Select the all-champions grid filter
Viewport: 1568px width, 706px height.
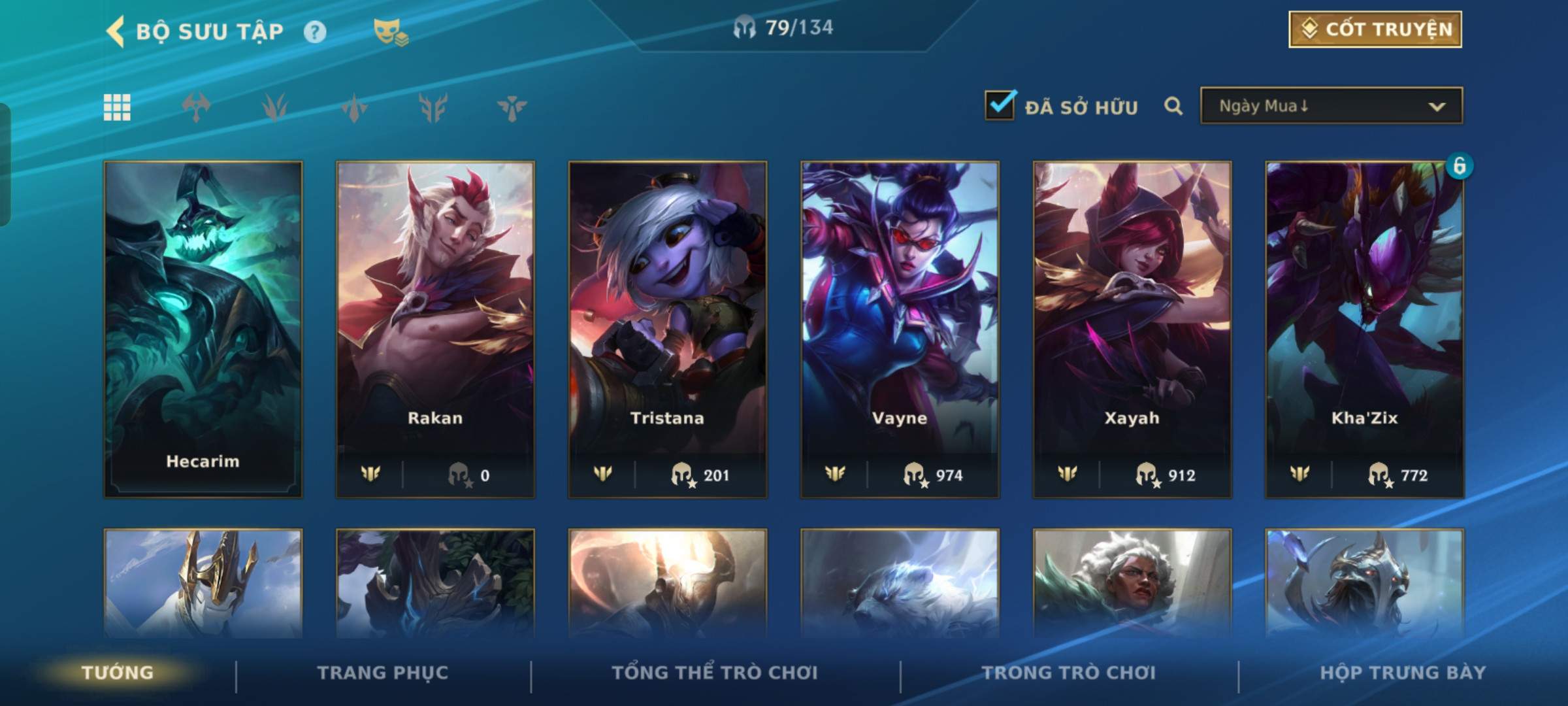(117, 107)
